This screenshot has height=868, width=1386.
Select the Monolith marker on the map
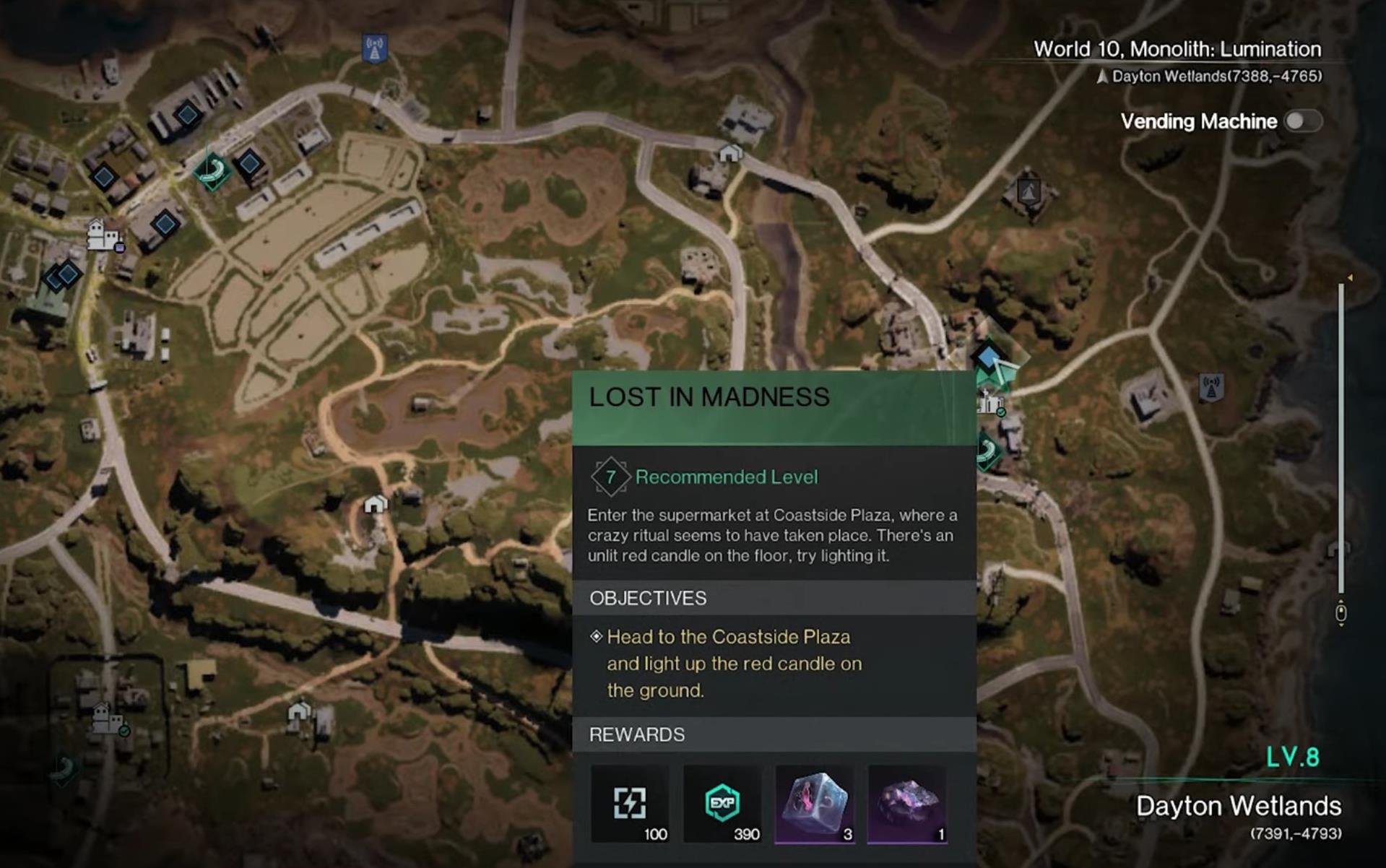[1028, 191]
